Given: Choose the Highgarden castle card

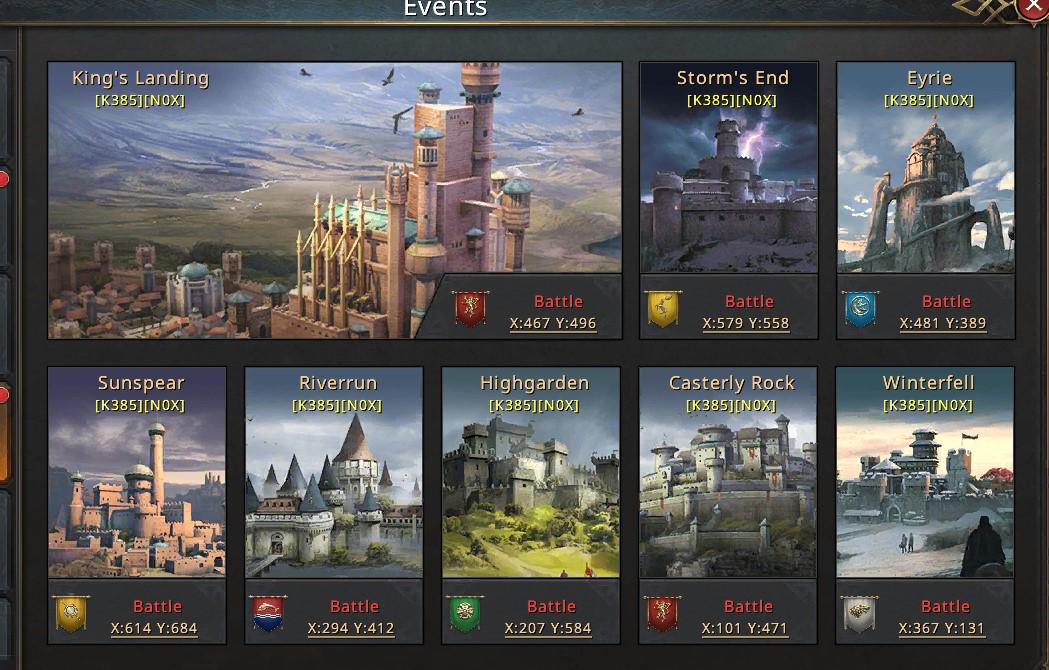Looking at the screenshot, I should (531, 480).
